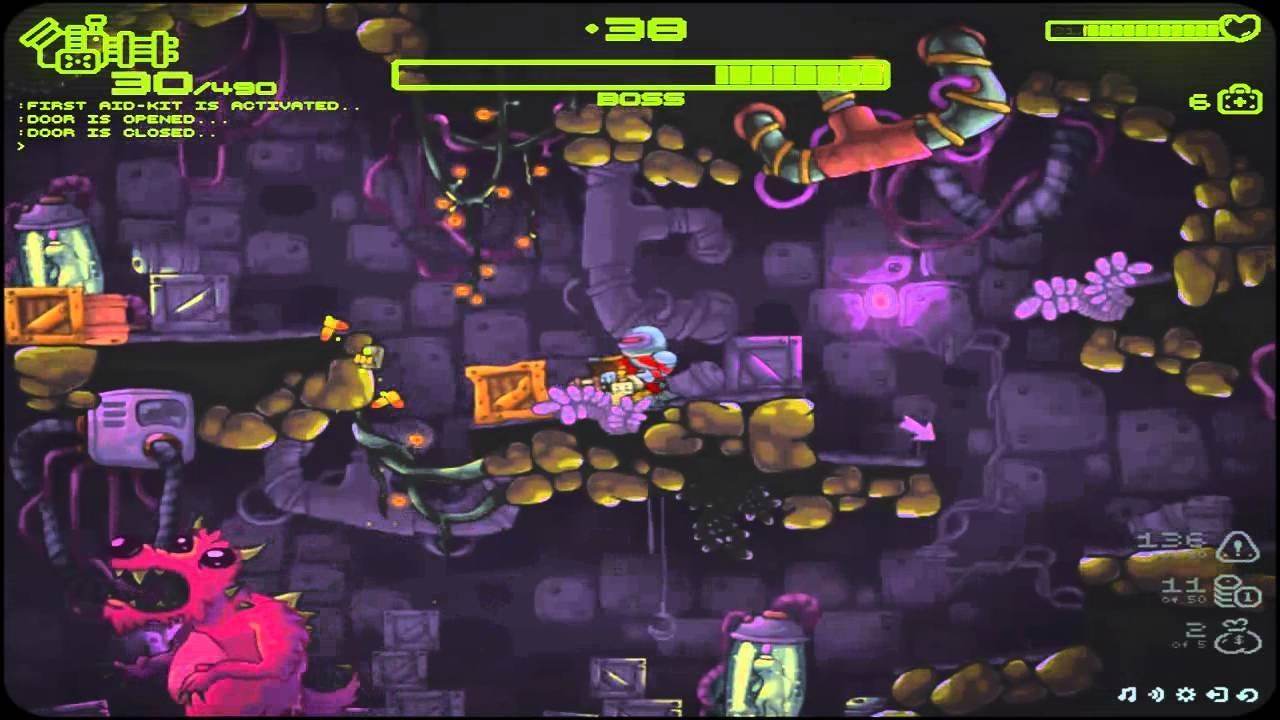The width and height of the screenshot is (1280, 720).
Task: Click the warning triangle alert icon
Action: 1238,546
